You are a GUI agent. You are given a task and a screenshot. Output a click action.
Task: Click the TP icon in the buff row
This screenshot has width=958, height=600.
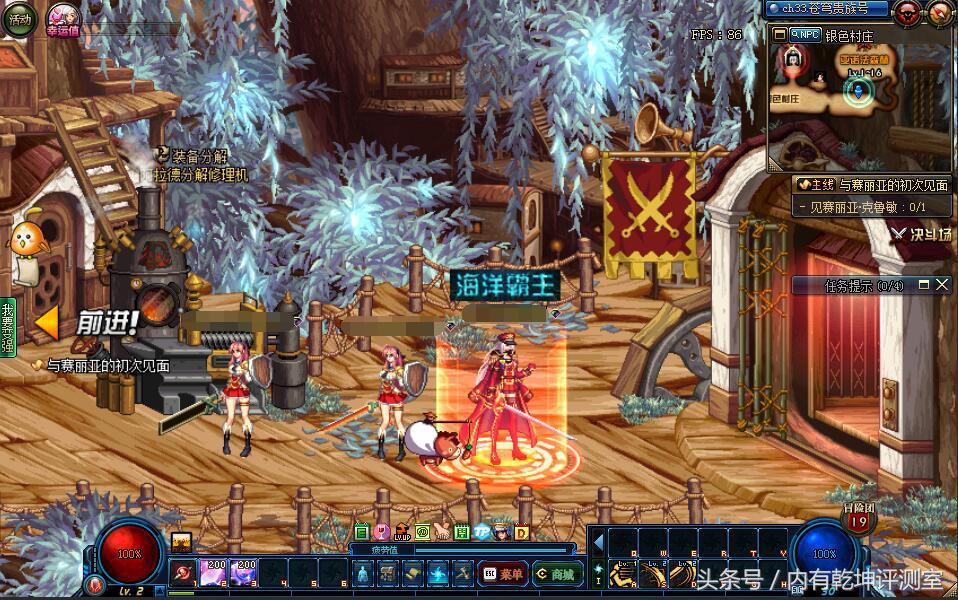(x=481, y=532)
